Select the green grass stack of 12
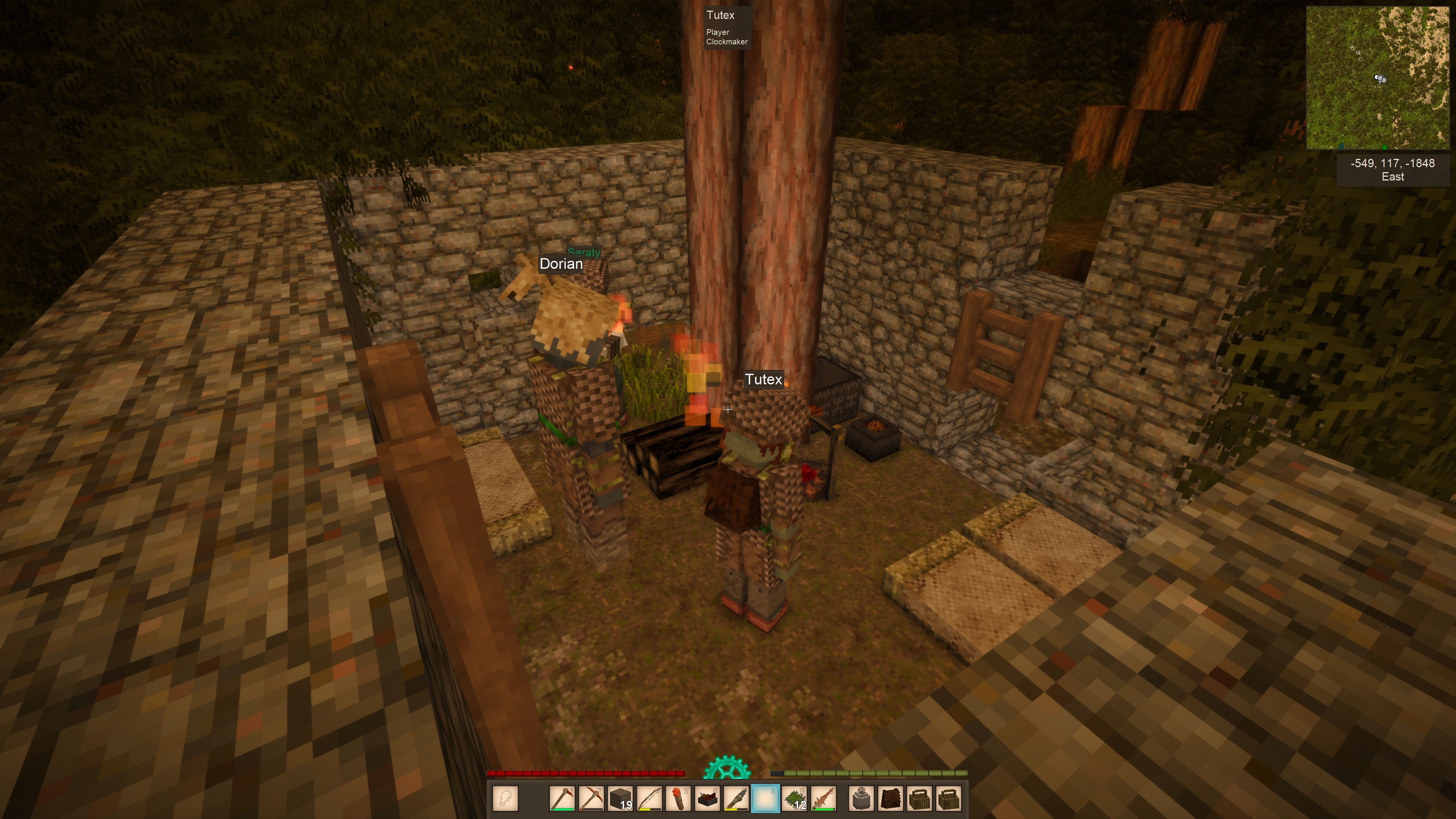 (794, 799)
